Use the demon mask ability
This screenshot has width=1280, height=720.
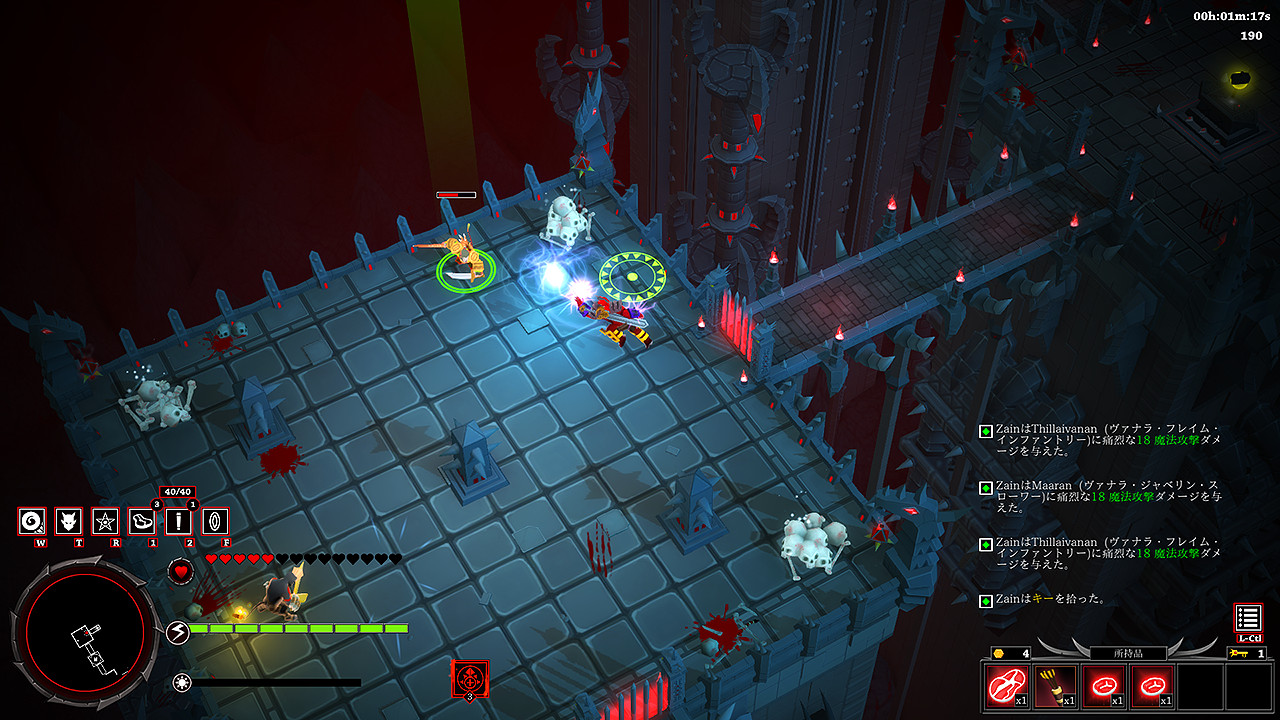point(69,521)
